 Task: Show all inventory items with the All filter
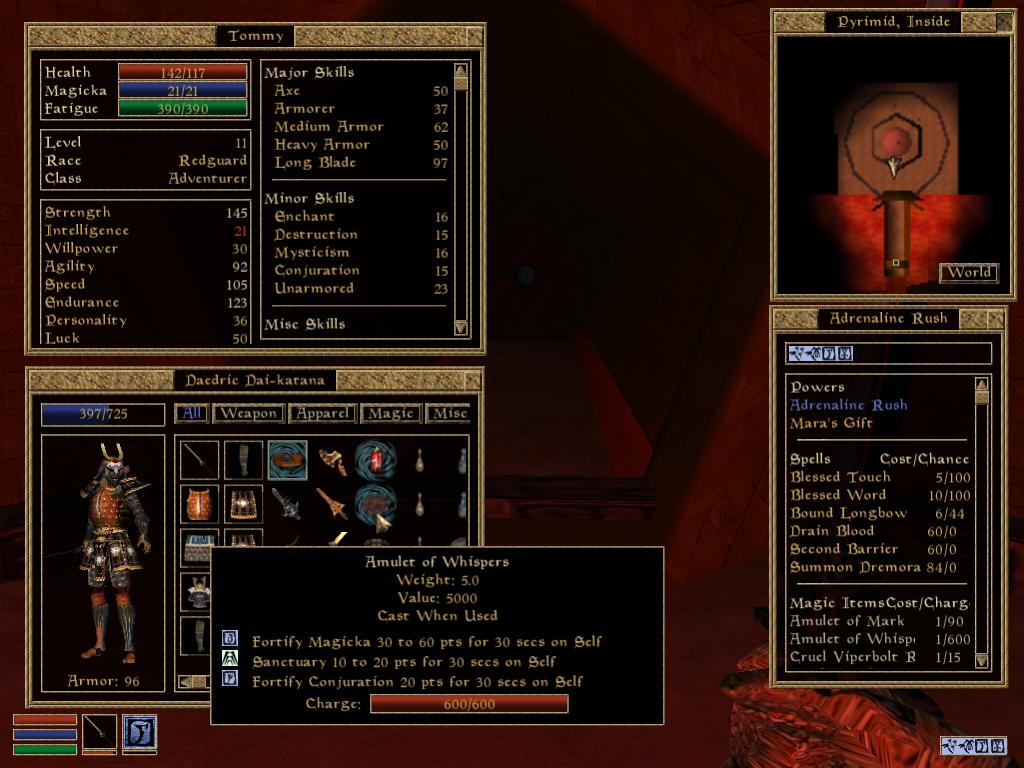191,413
